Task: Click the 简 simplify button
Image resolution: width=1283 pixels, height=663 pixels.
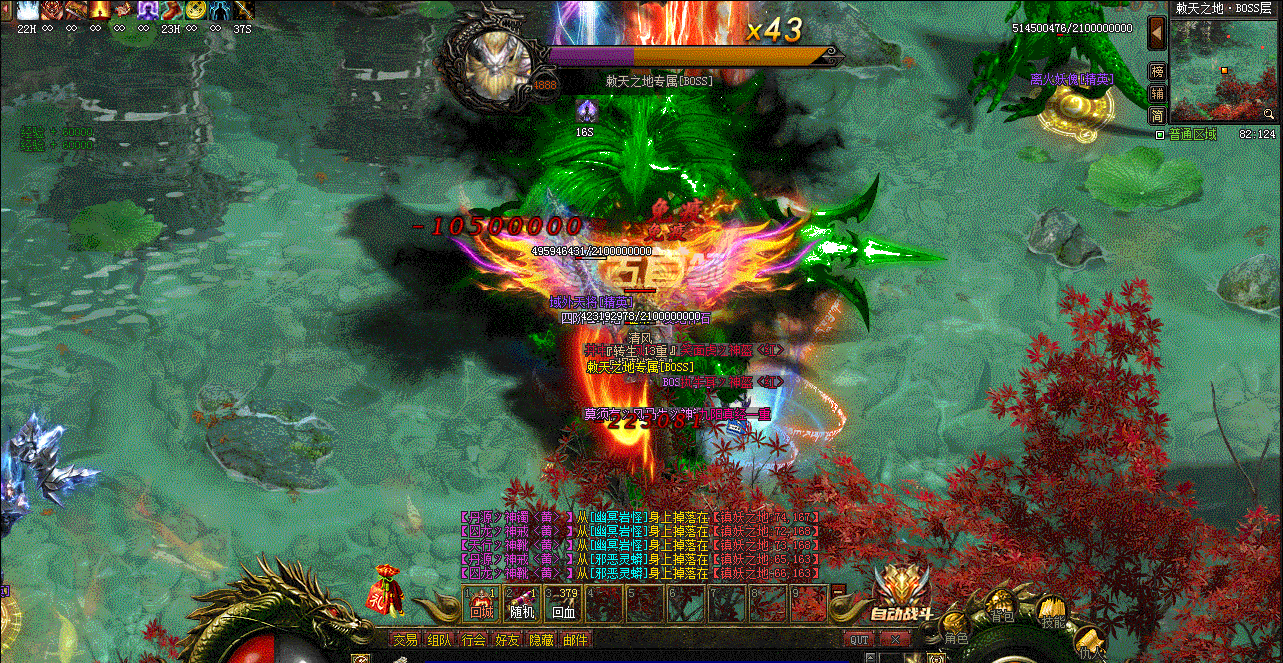Action: (1157, 115)
